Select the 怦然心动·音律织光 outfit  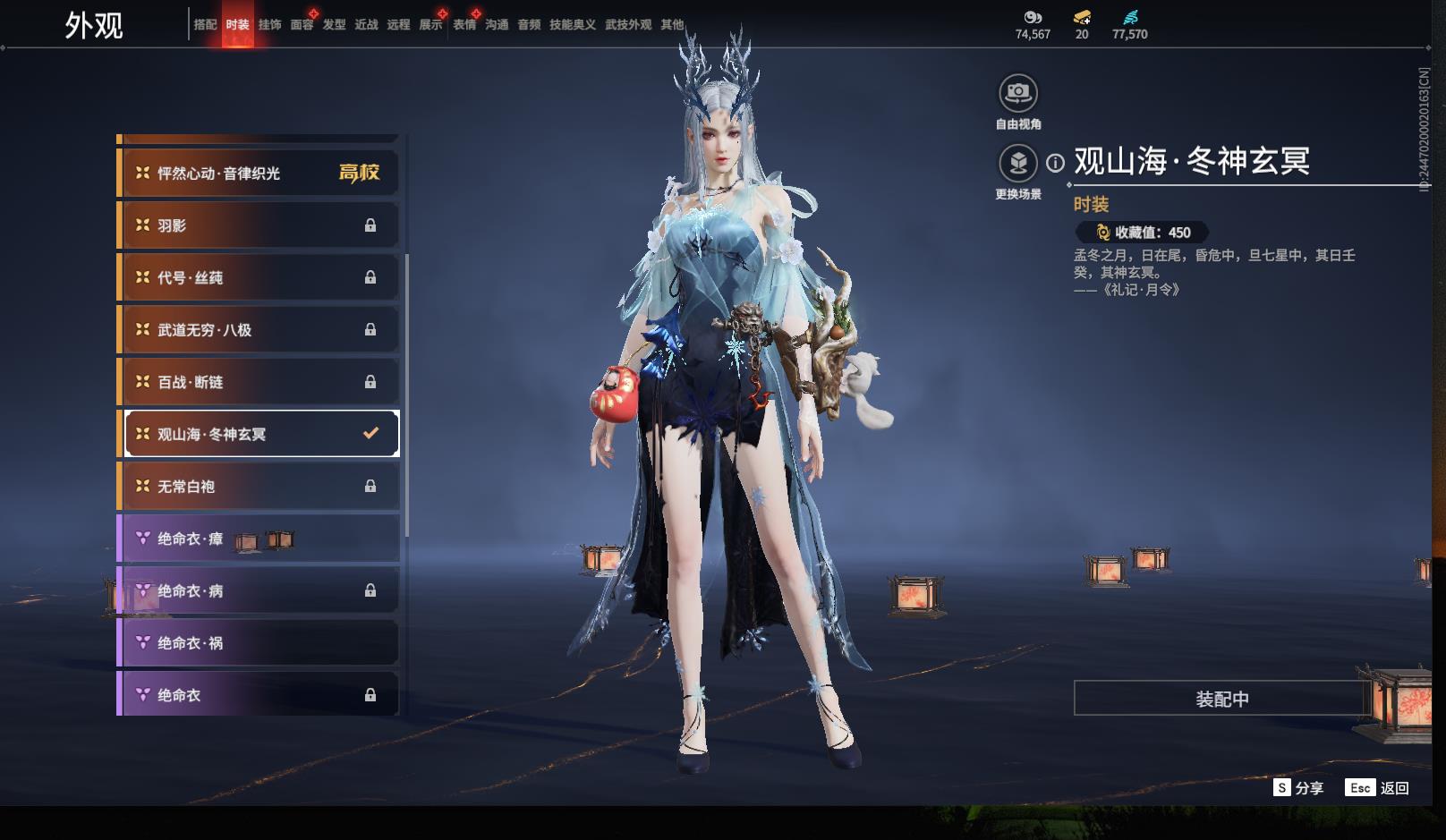click(x=259, y=173)
